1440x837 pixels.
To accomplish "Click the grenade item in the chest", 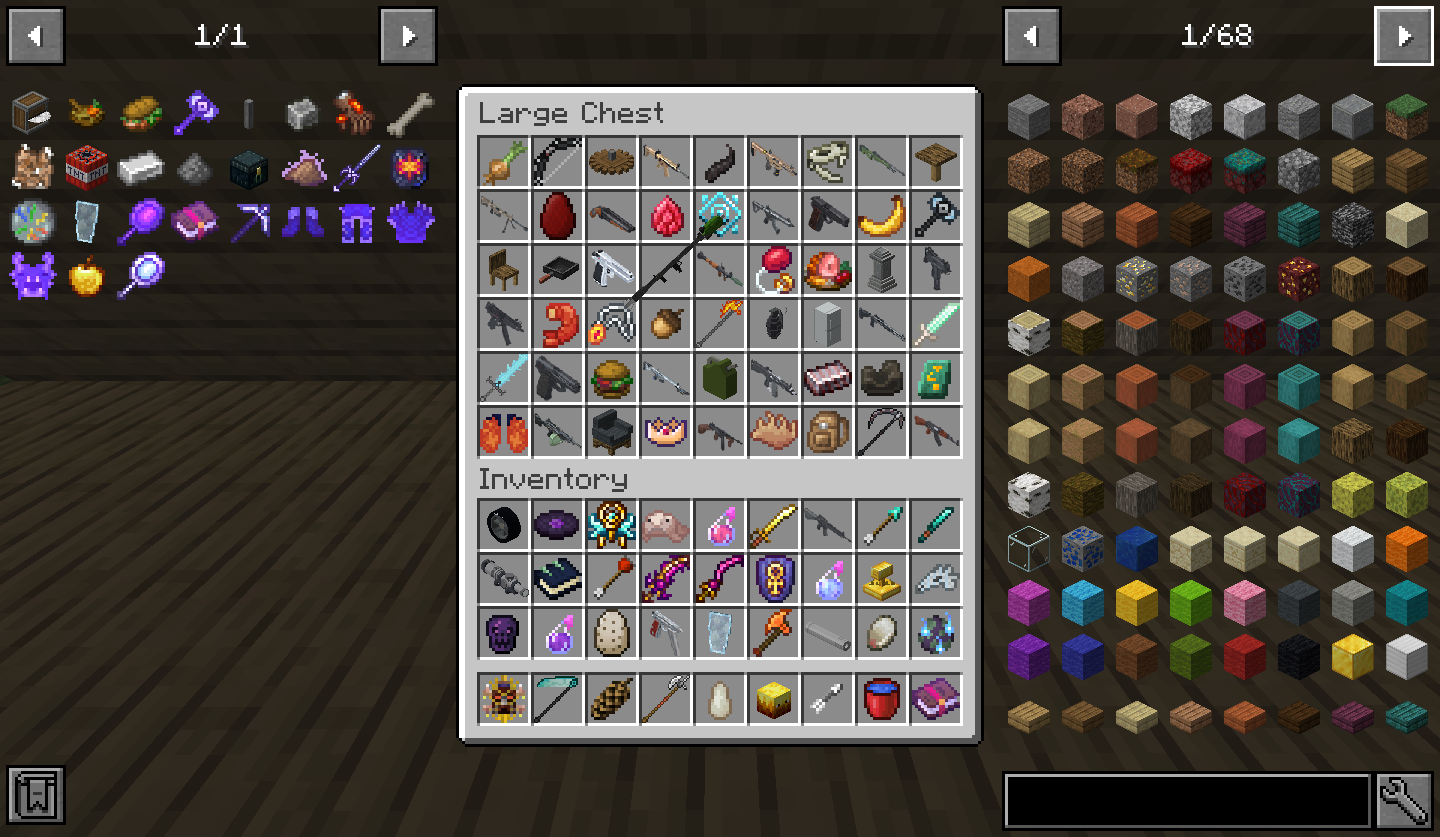I will tap(774, 324).
